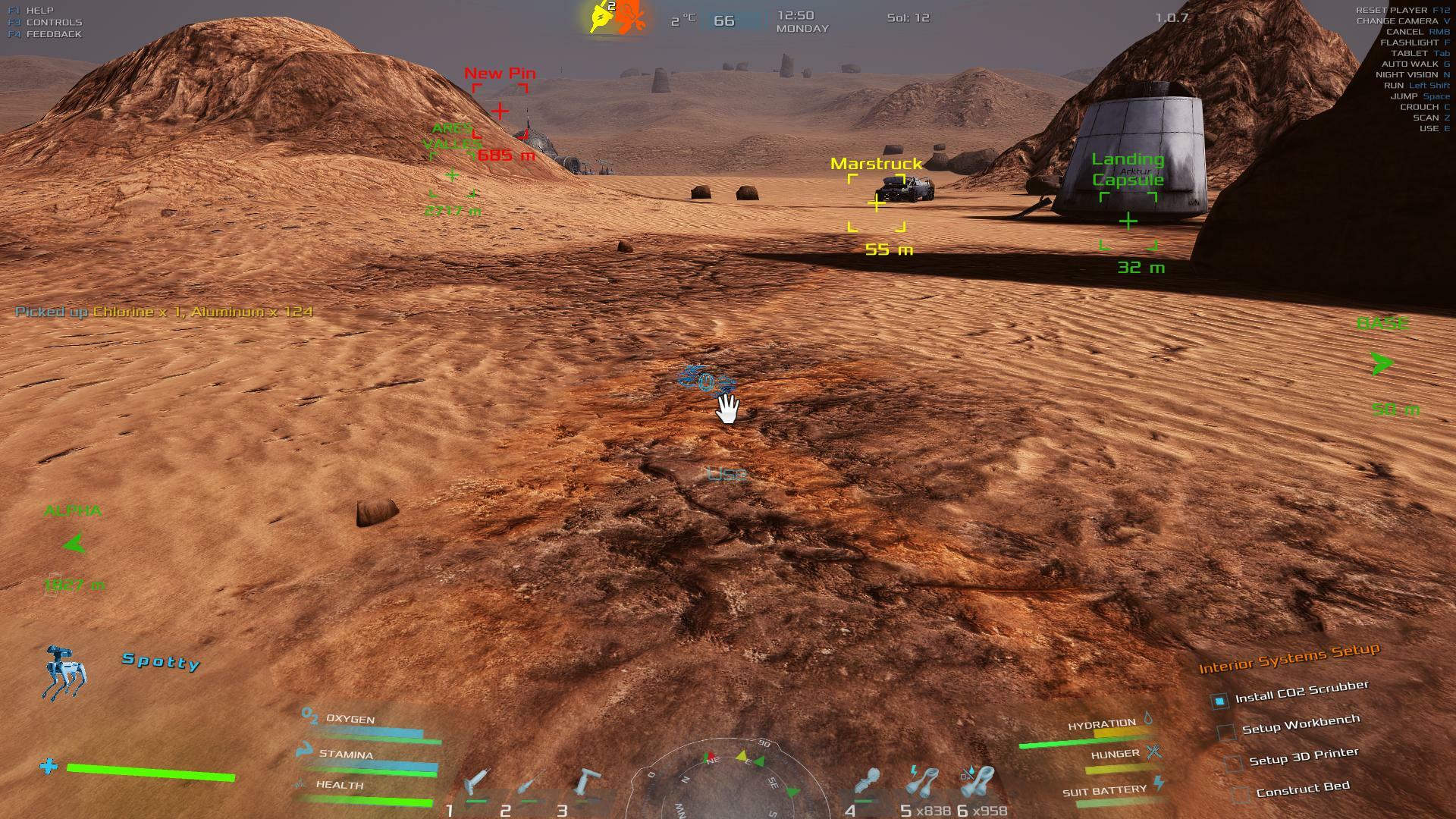
Task: Click the Interior Systems Setup quest title
Action: [1288, 658]
